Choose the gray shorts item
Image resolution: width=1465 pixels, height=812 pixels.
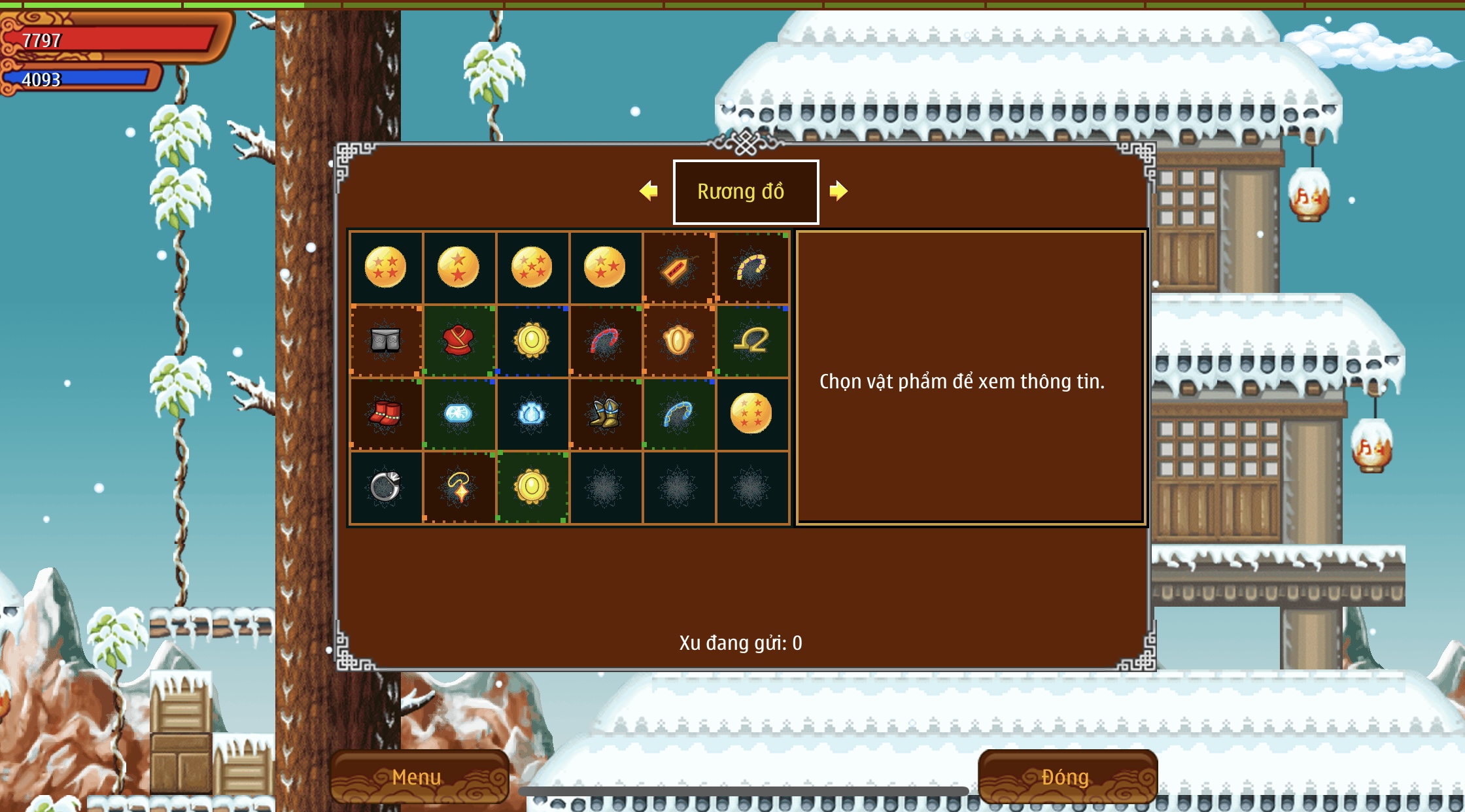coord(385,341)
